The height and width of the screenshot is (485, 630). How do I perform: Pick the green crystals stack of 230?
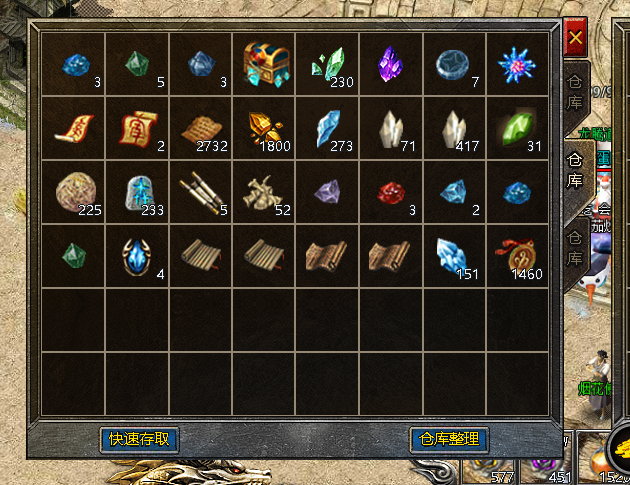pyautogui.click(x=329, y=64)
